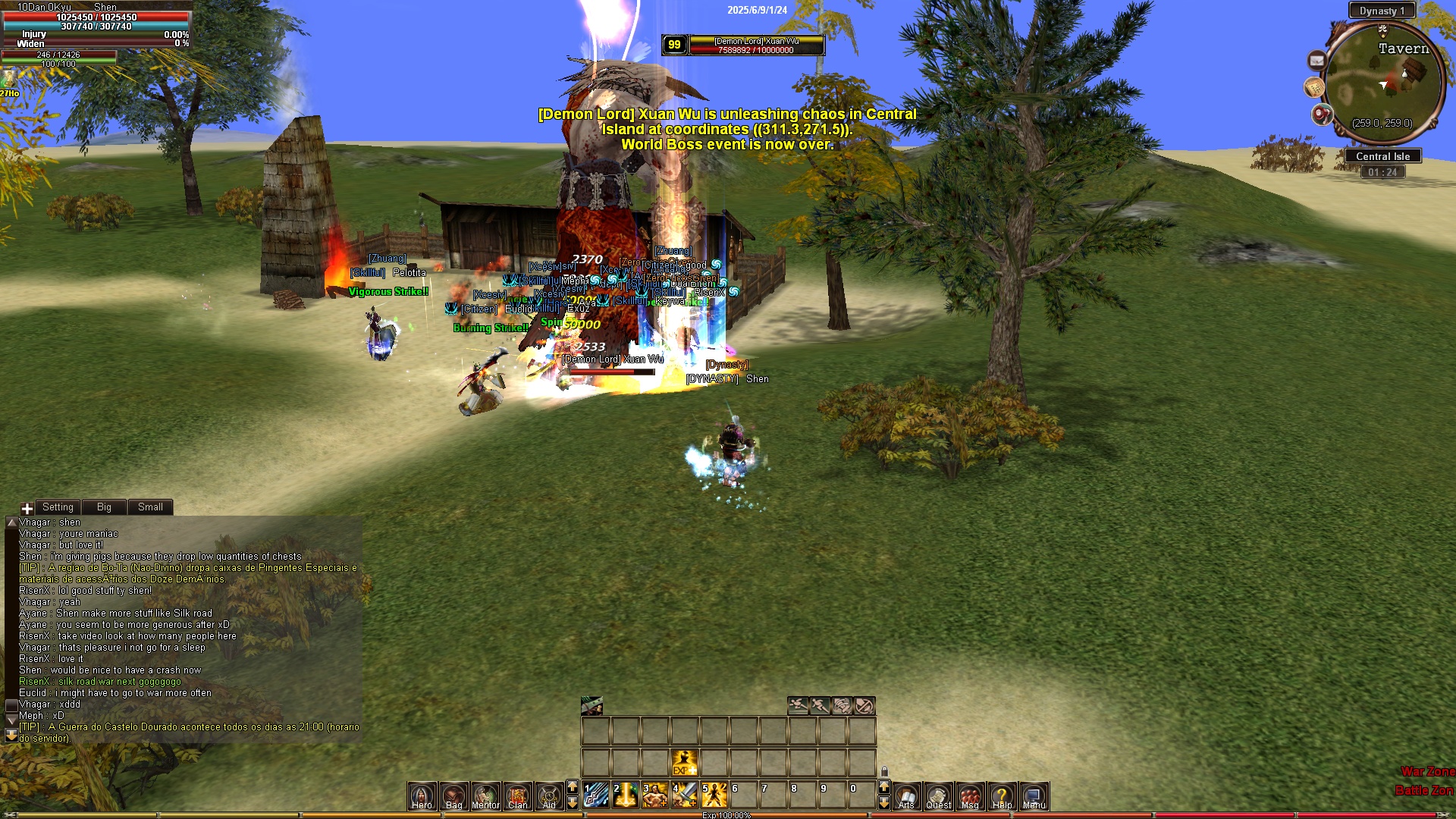Click the megaphone announcement icon near the minimap
Image resolution: width=1456 pixels, height=819 pixels.
(1323, 115)
